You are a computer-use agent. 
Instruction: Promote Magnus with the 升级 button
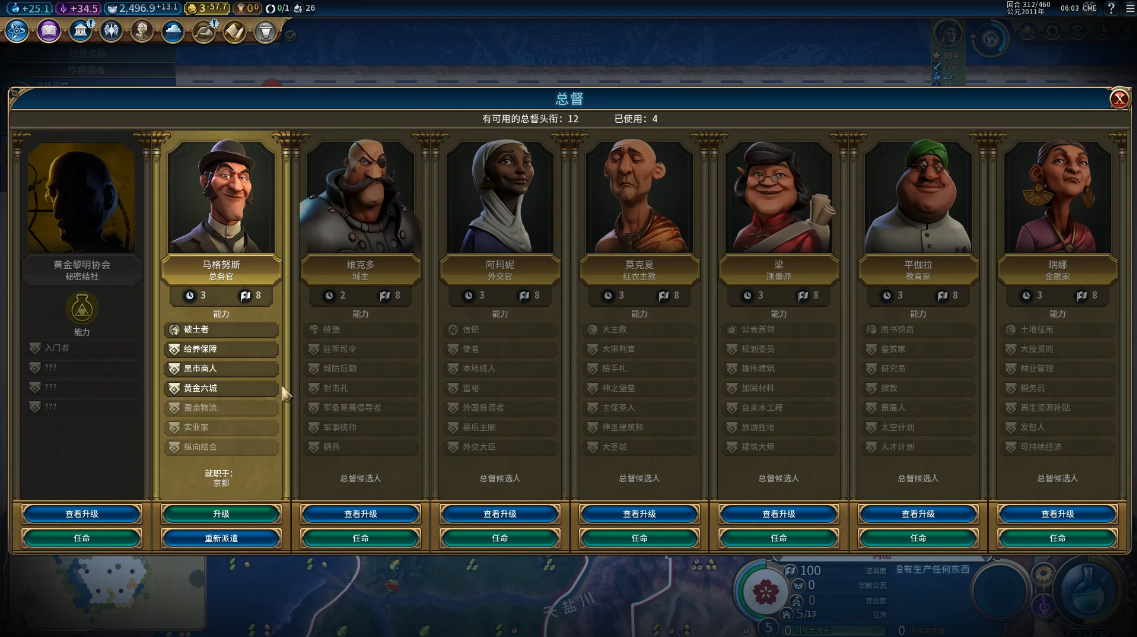click(221, 514)
